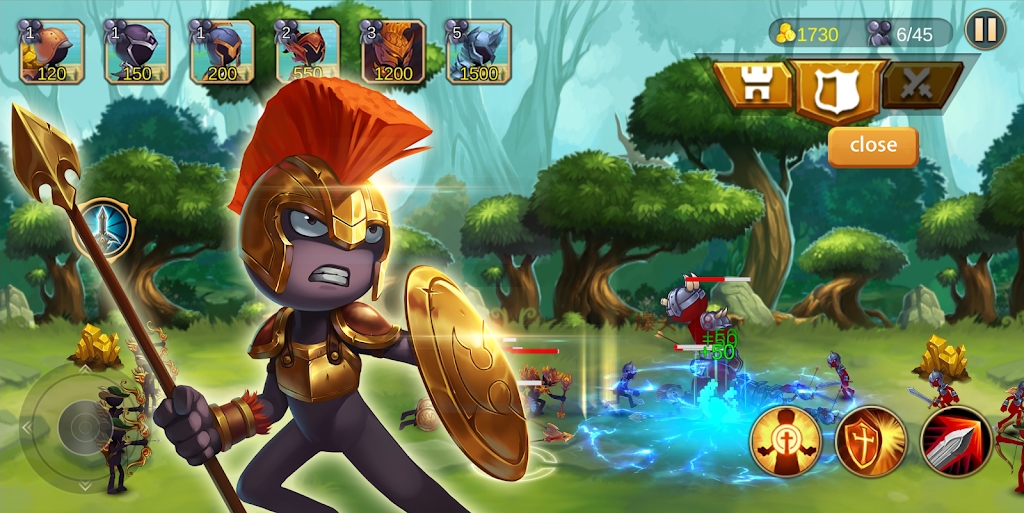
Task: Switch to the castle tower stance
Action: (x=753, y=86)
